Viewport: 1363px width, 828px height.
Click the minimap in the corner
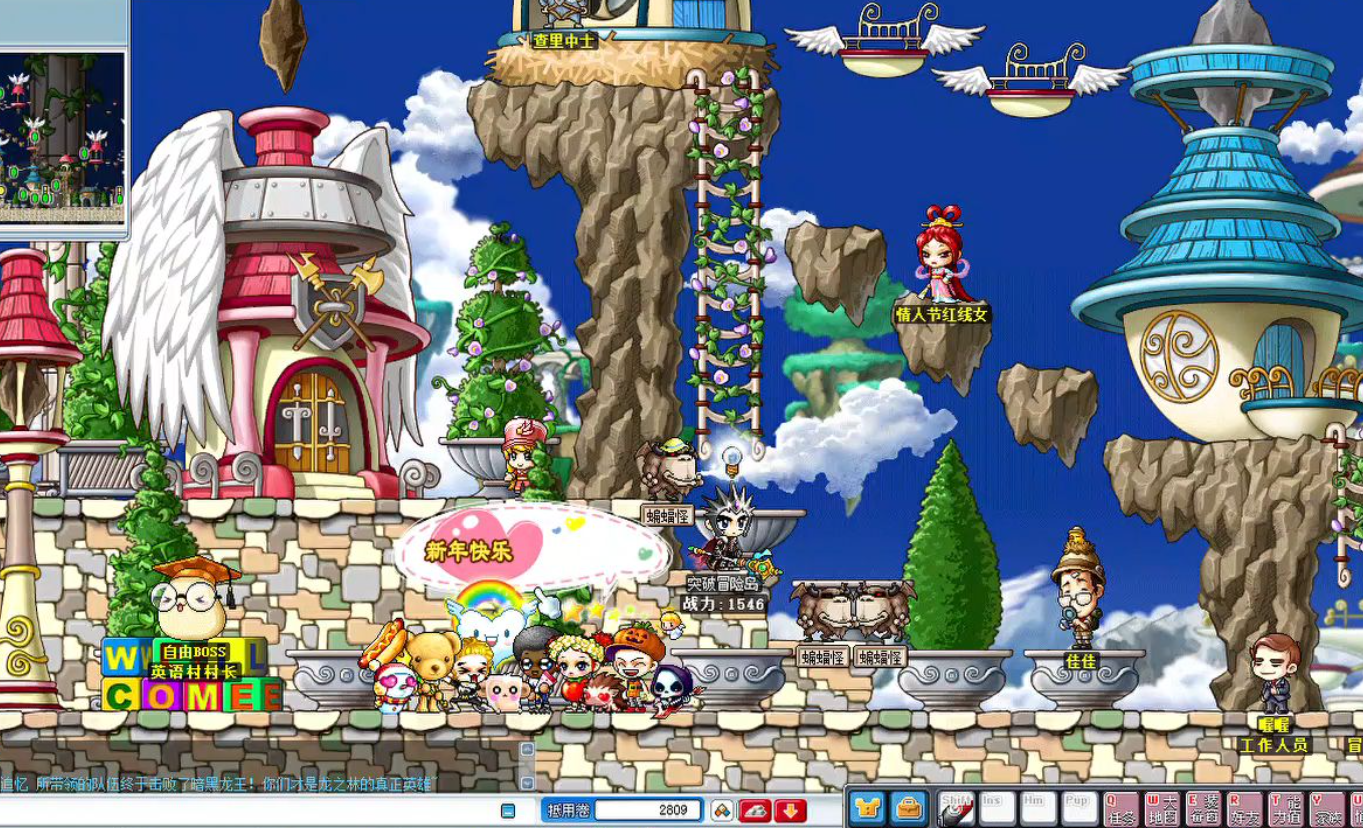click(x=62, y=130)
